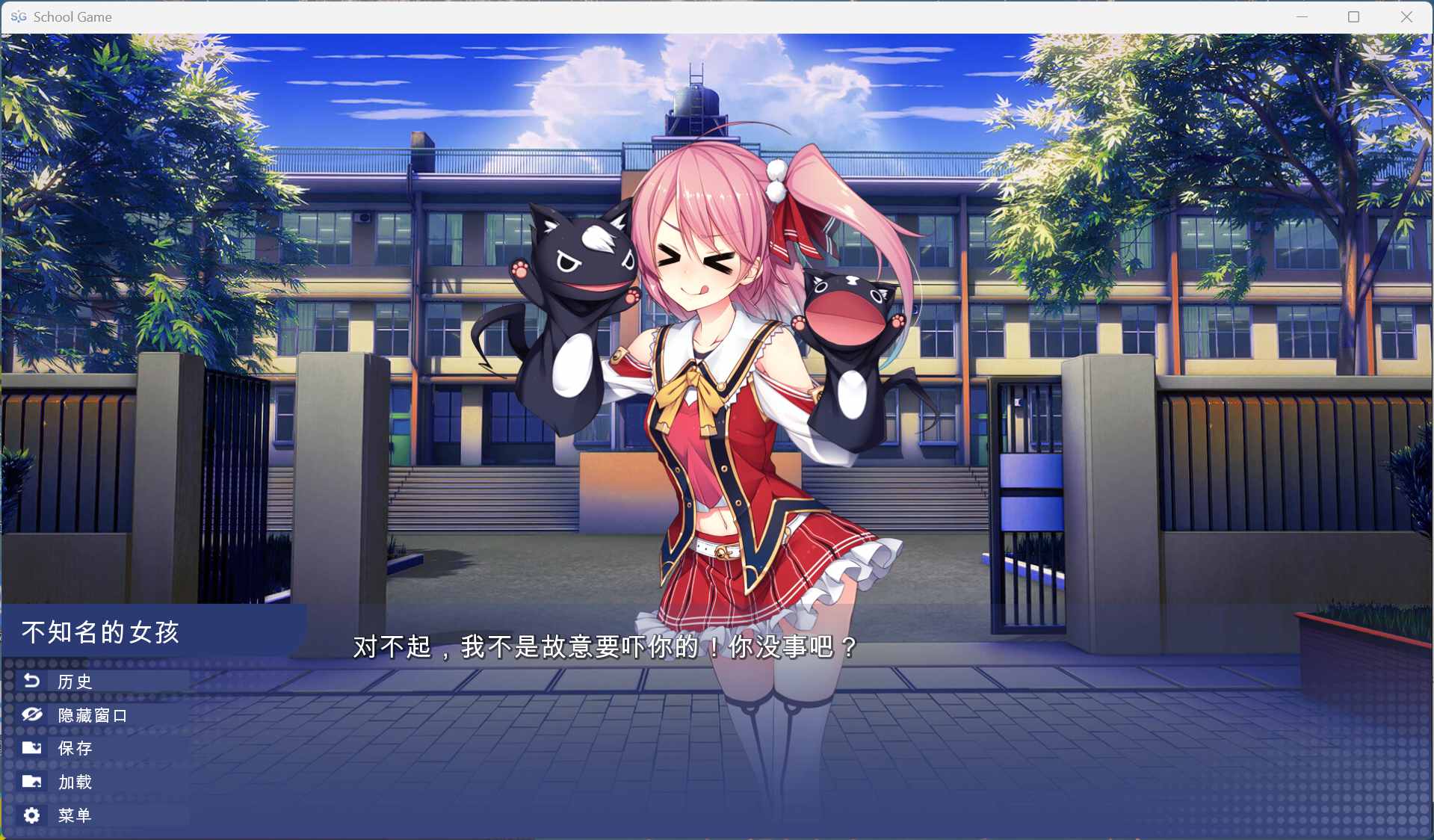Minimize the School Game window
The height and width of the screenshot is (840, 1434).
[x=1300, y=16]
